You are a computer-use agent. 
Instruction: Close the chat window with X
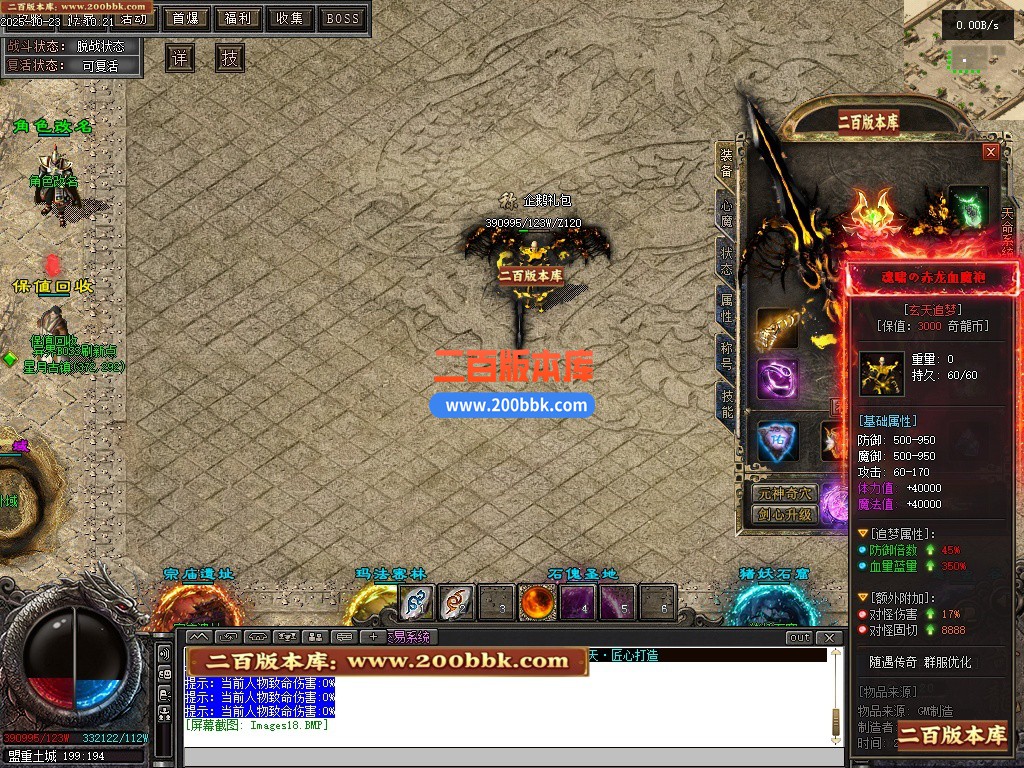pyautogui.click(x=829, y=637)
